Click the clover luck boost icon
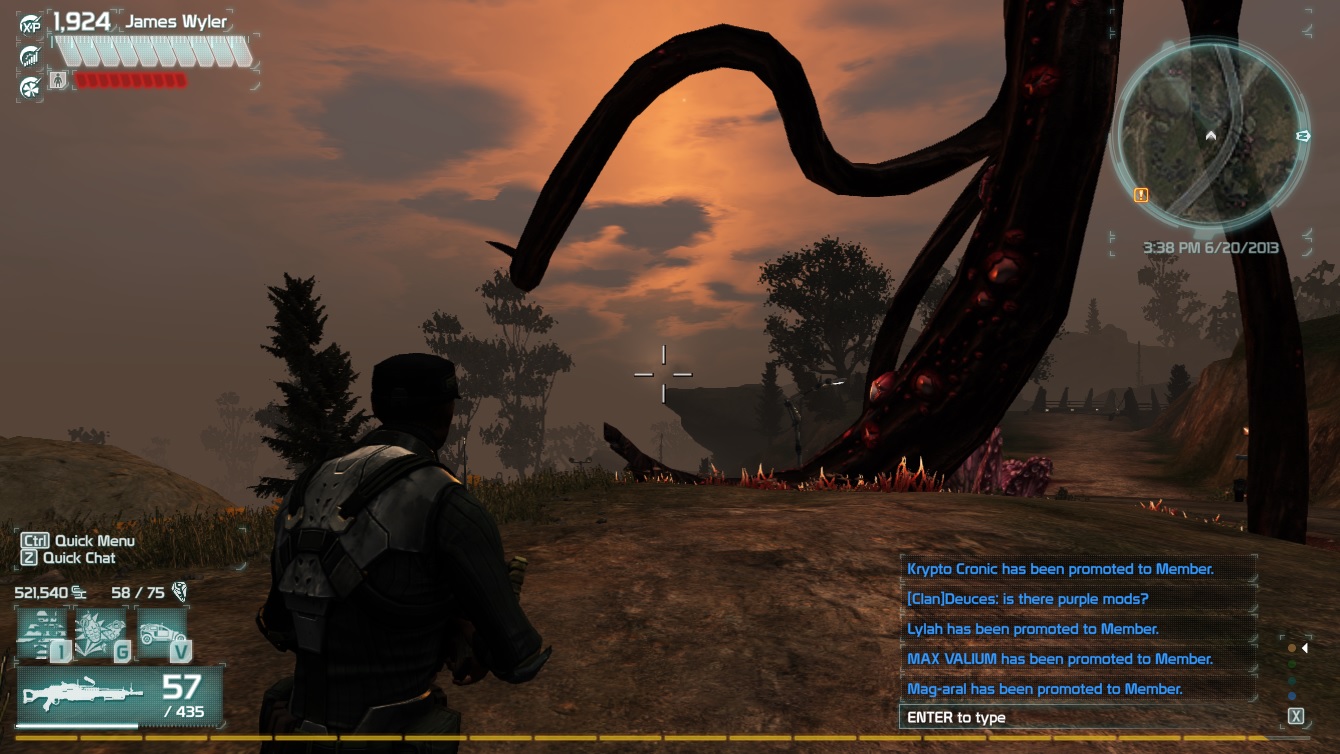 point(30,87)
